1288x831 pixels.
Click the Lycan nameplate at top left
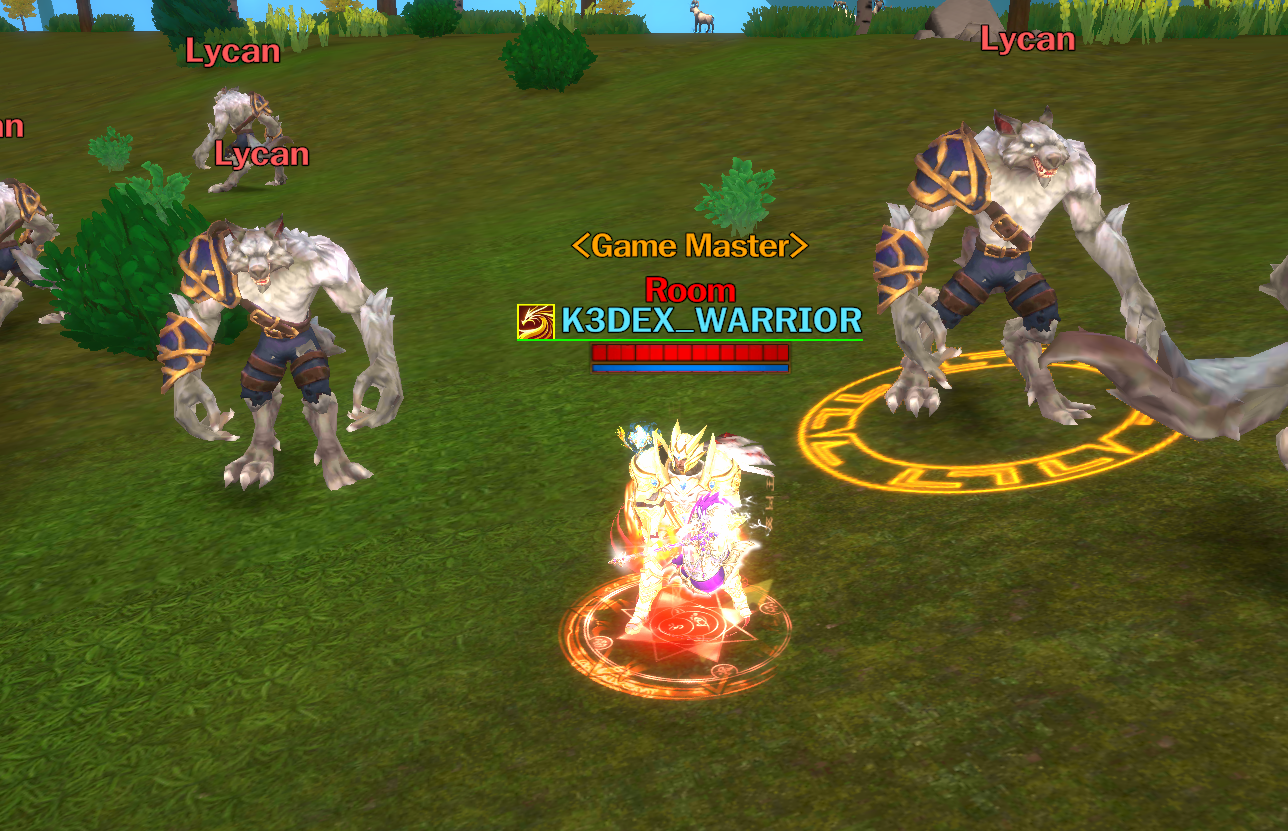232,52
